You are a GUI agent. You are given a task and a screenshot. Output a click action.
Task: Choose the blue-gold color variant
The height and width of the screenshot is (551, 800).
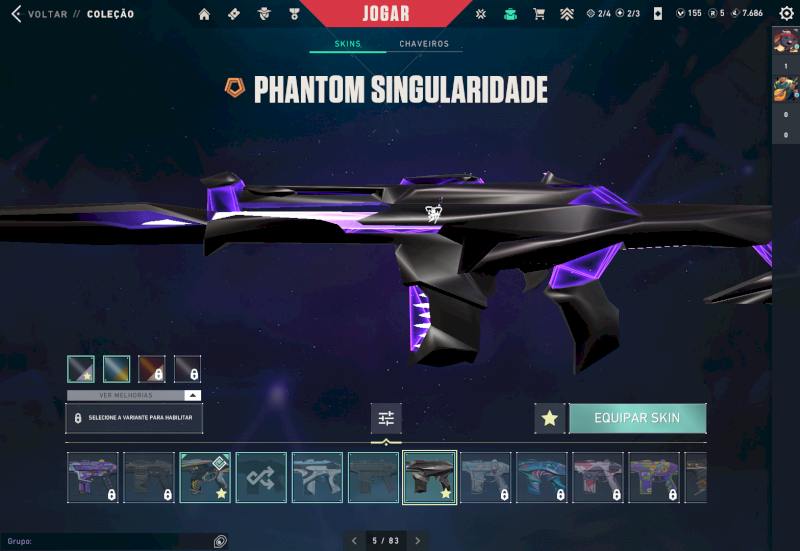point(116,369)
